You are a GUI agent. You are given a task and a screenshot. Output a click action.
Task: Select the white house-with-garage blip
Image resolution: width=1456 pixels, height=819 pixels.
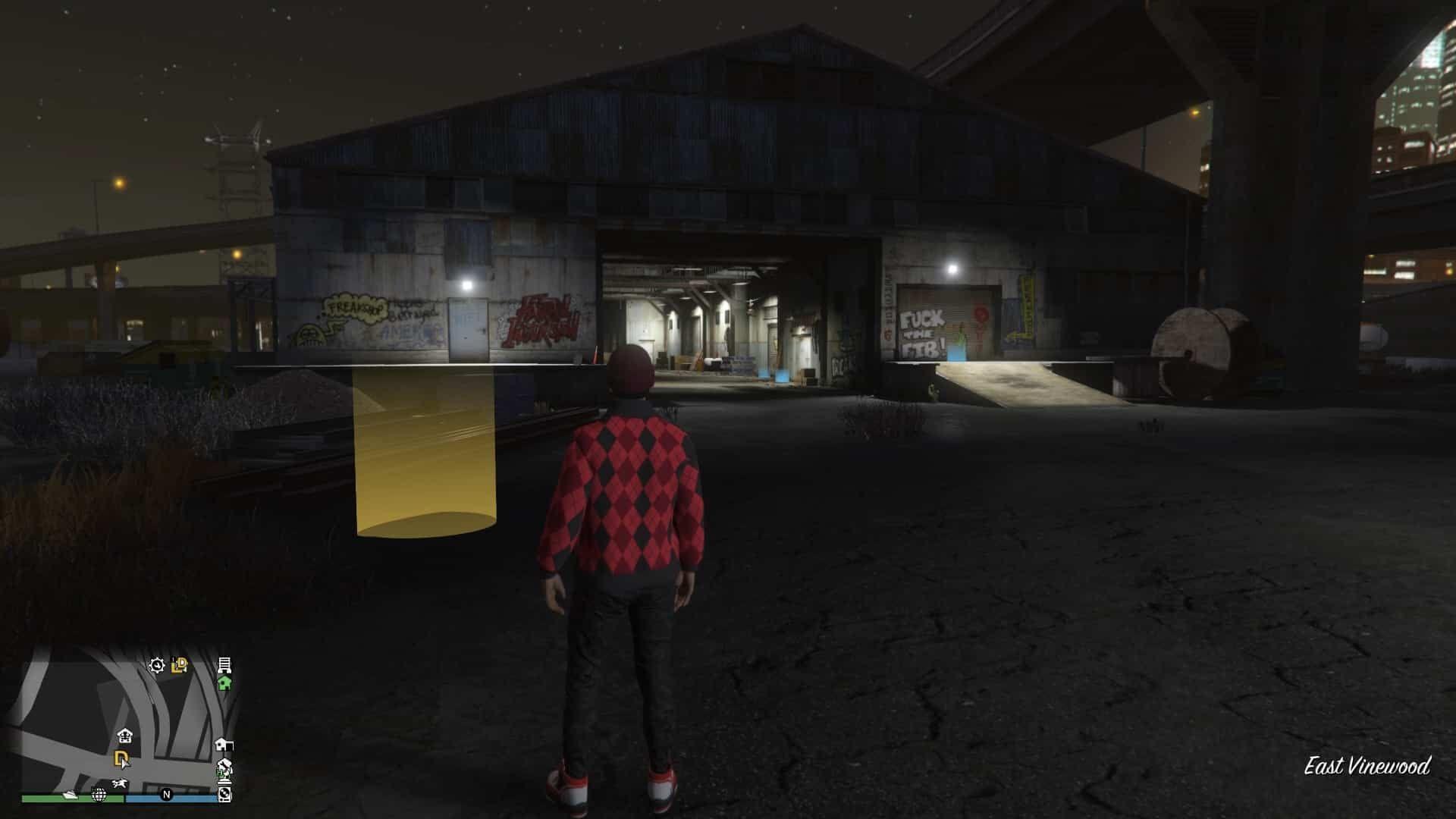224,744
